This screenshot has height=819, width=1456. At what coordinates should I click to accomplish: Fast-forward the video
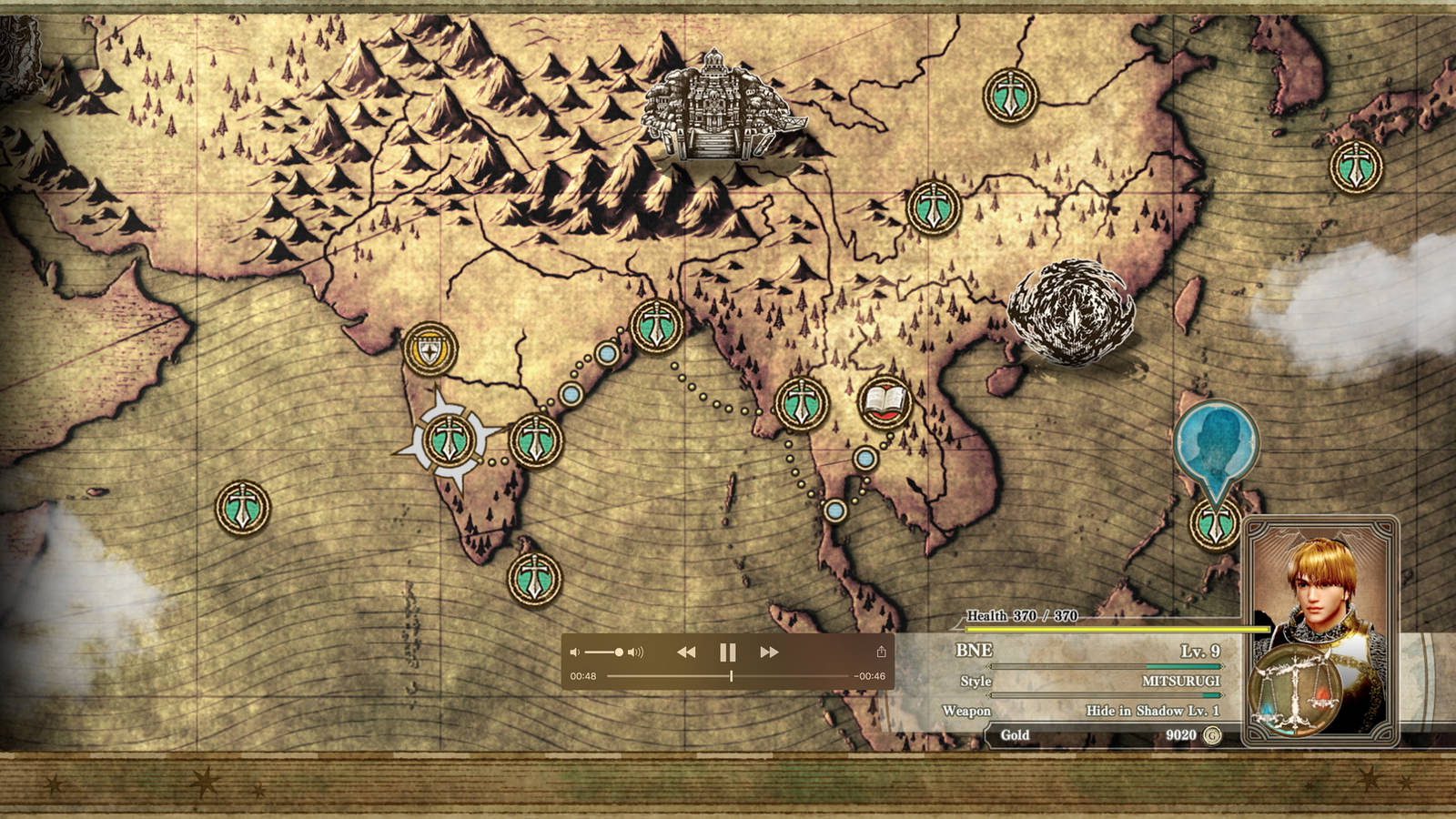[769, 652]
